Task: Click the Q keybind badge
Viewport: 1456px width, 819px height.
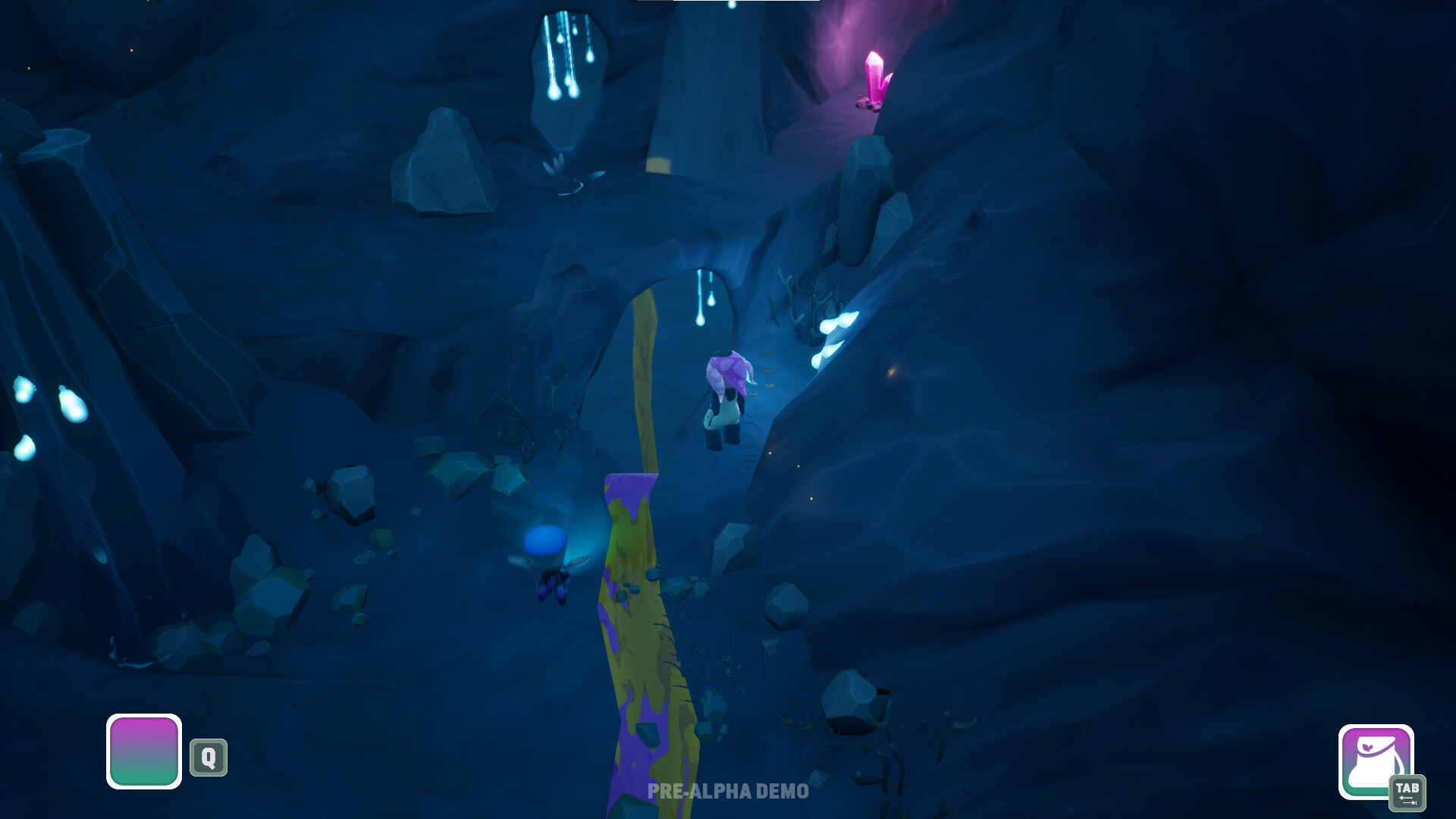Action: pyautogui.click(x=210, y=756)
